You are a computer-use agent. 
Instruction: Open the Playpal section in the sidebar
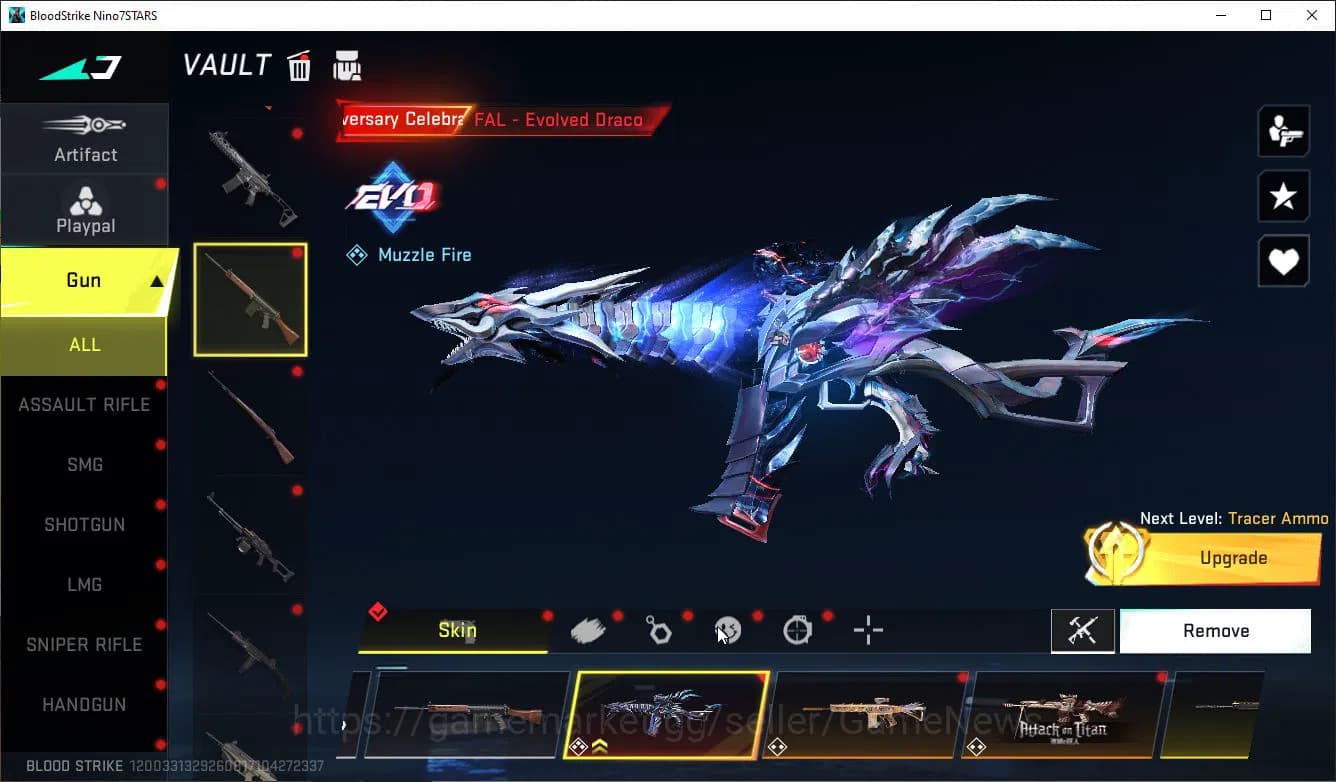click(85, 210)
